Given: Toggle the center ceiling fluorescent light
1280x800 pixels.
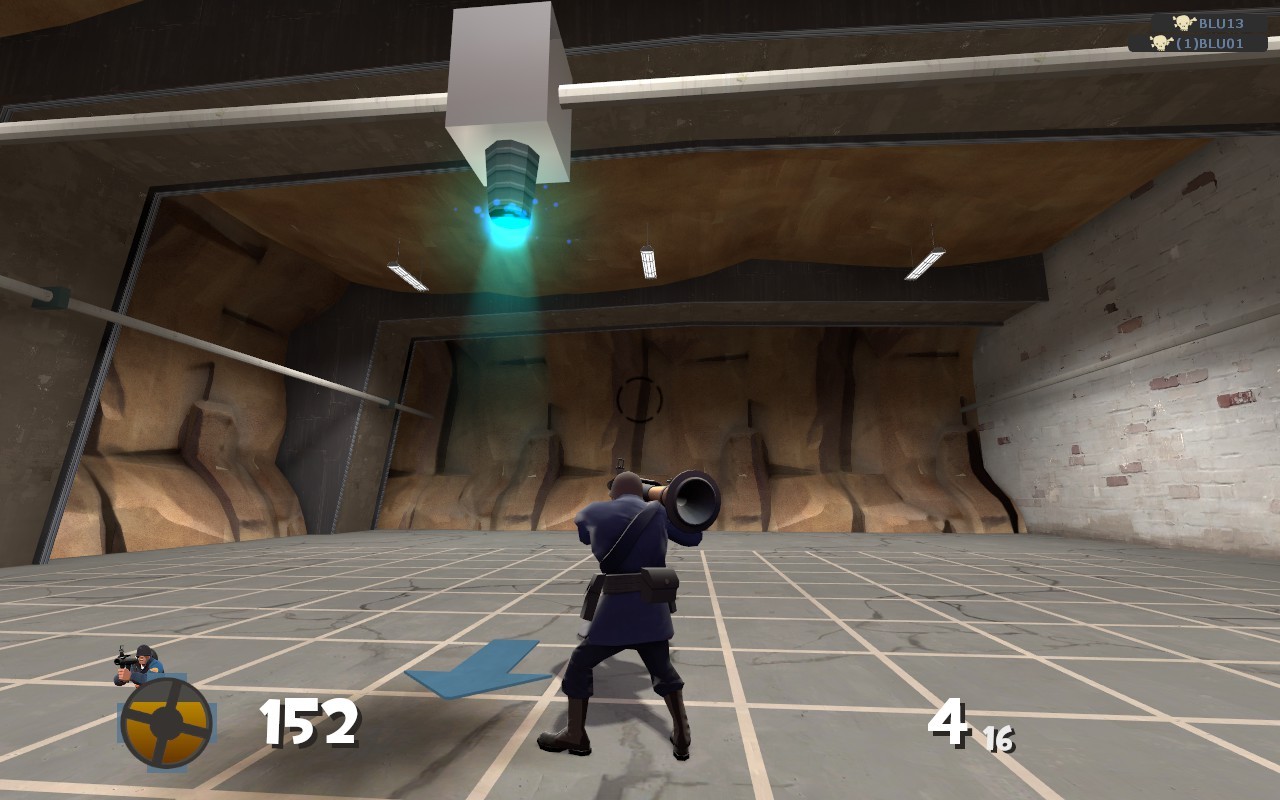Looking at the screenshot, I should (649, 262).
